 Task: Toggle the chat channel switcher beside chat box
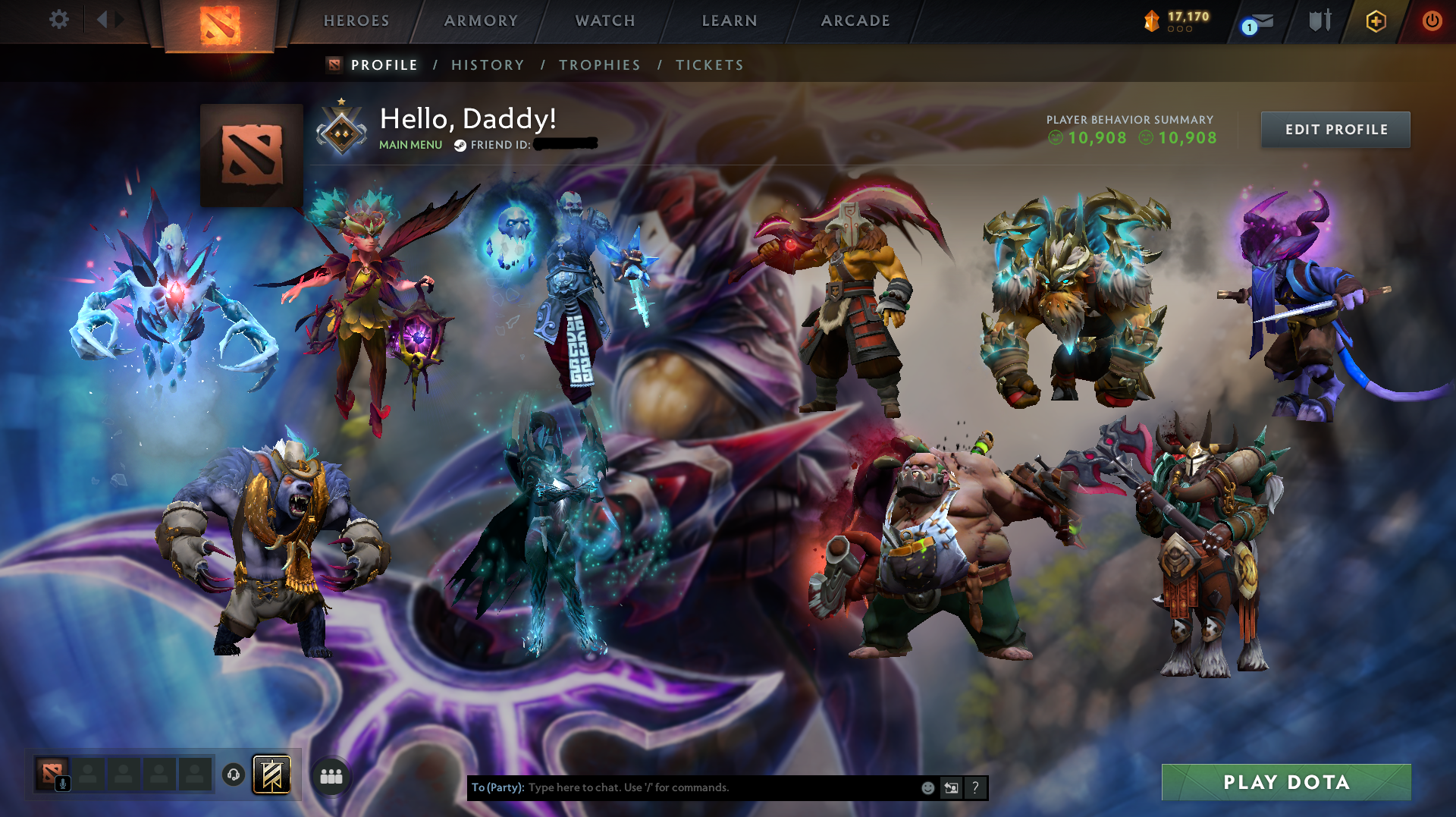(x=951, y=787)
